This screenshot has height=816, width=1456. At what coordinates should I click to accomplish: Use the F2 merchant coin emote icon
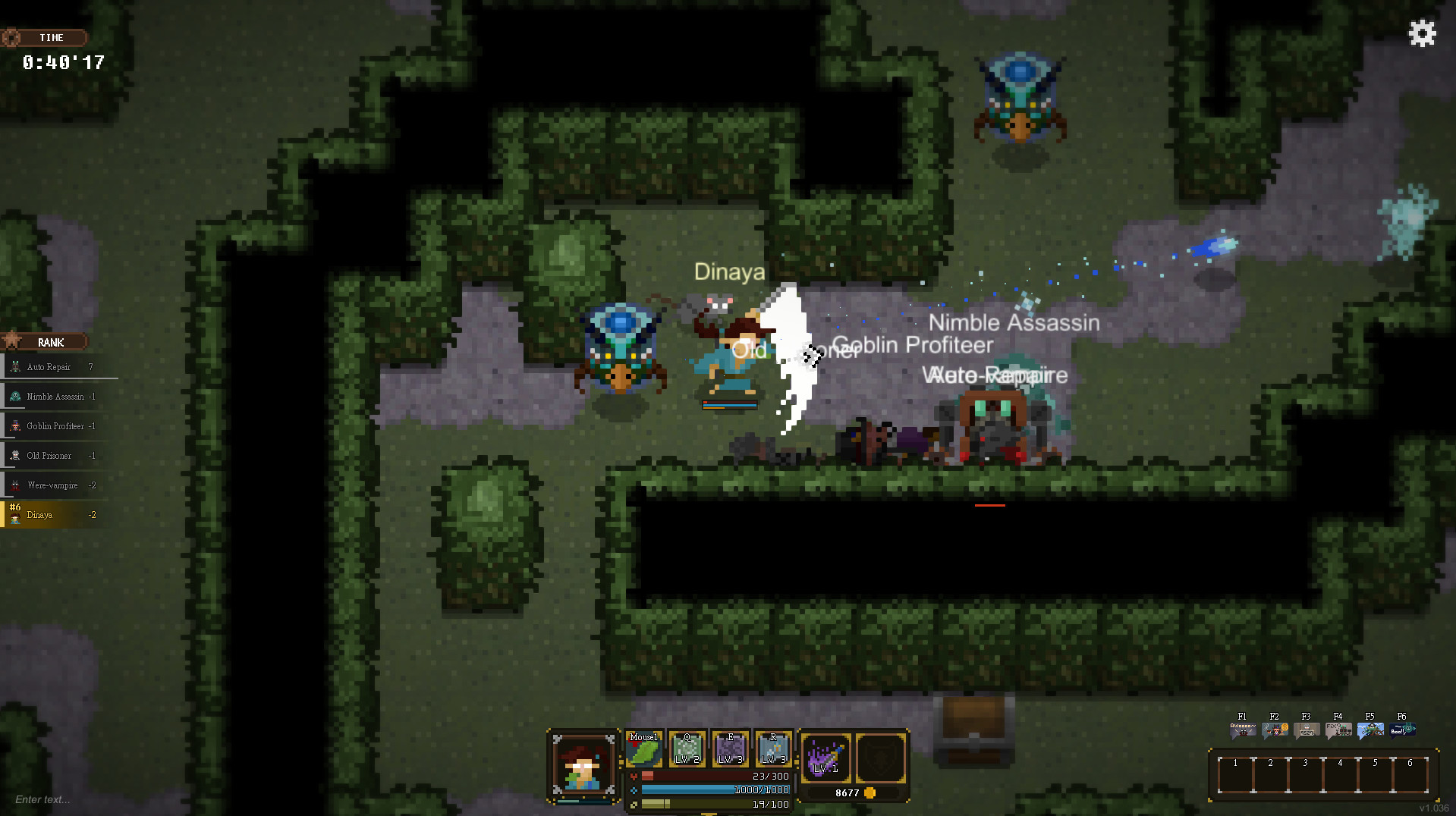(x=1274, y=729)
